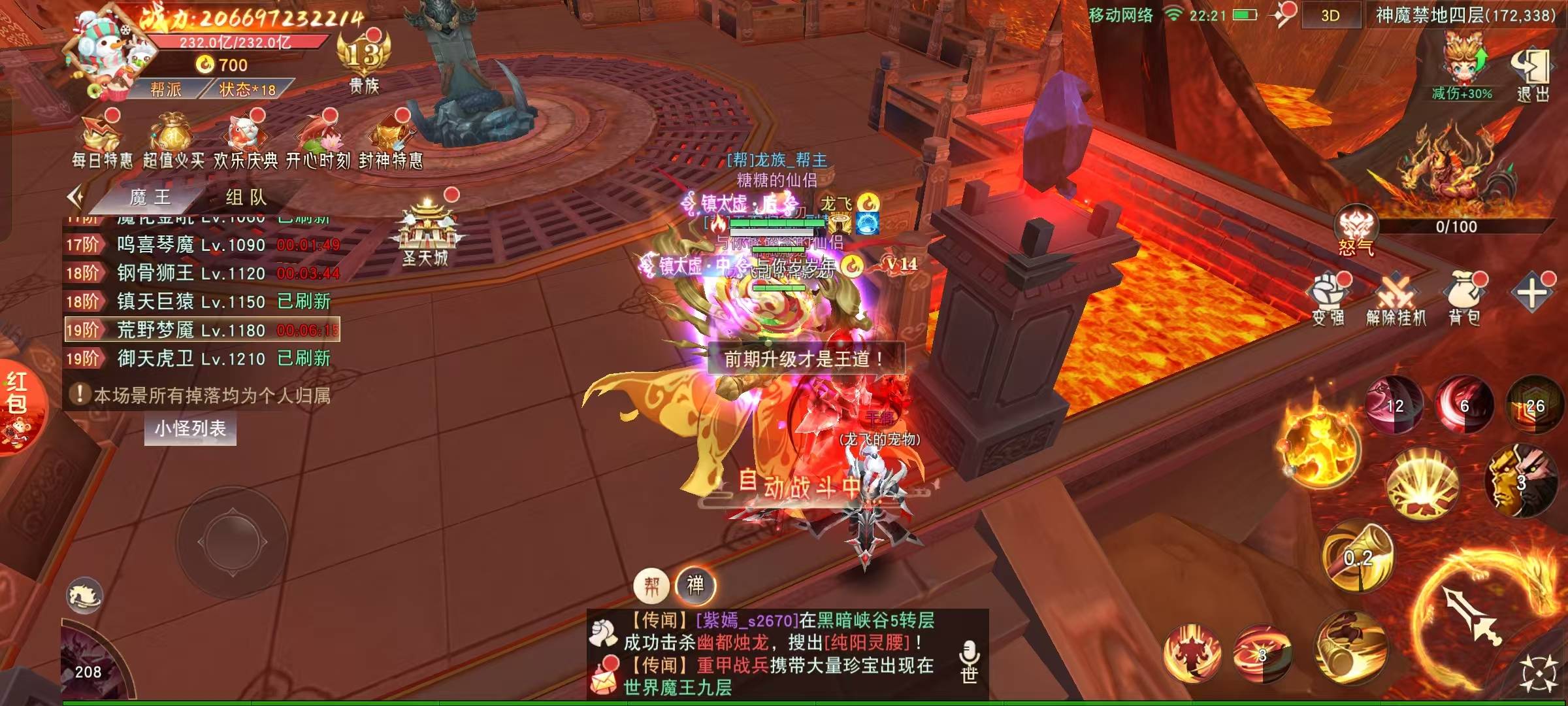Open the 欢乐庆典 celebration event
This screenshot has width=1568, height=706.
246,141
